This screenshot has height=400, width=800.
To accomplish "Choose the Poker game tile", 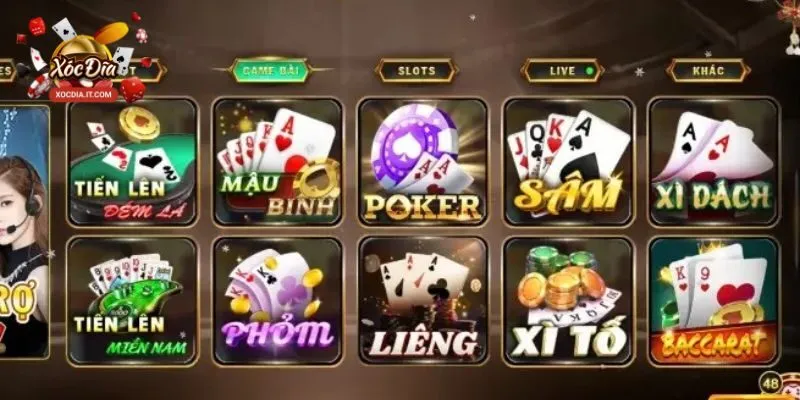I will pos(422,162).
